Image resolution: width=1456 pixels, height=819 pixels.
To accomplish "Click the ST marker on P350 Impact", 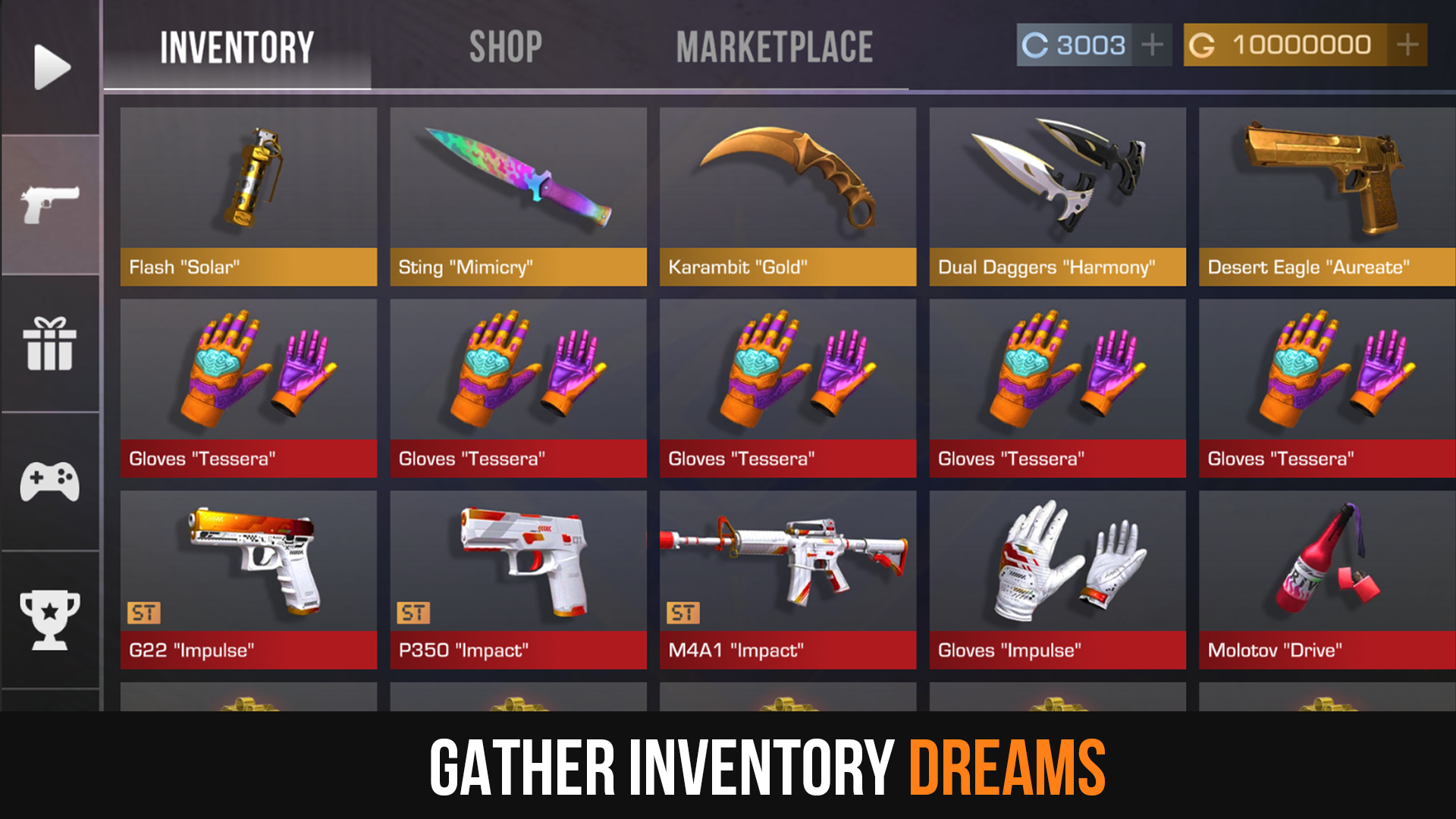I will [413, 611].
